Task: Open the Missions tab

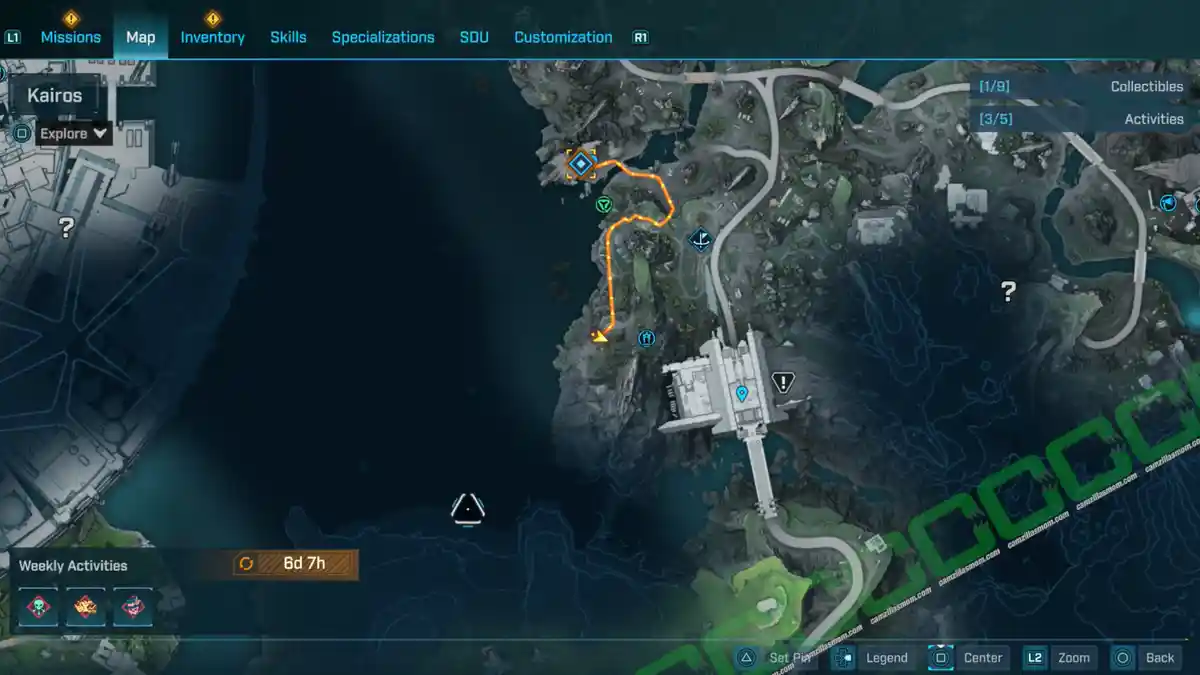Action: [70, 37]
